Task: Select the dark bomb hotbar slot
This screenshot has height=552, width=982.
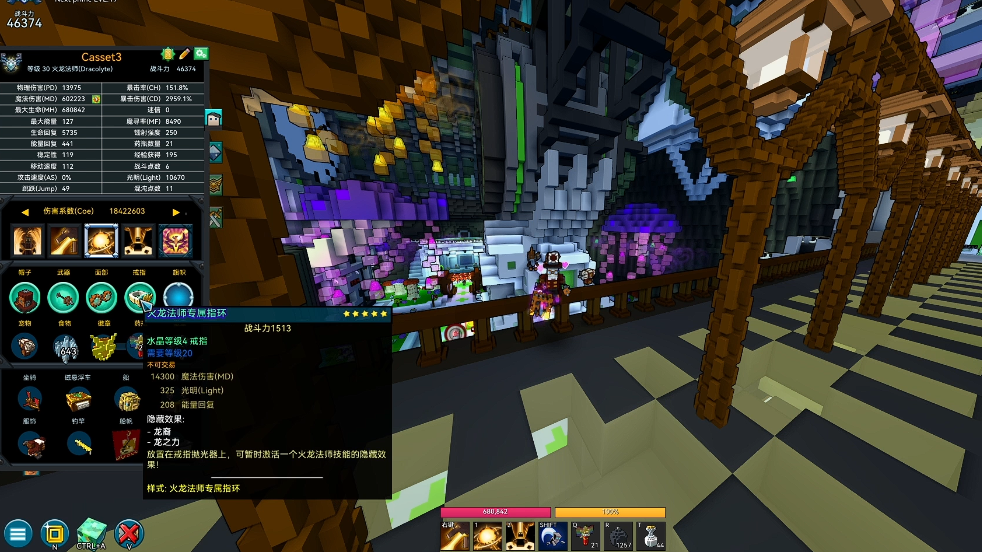Action: (618, 536)
